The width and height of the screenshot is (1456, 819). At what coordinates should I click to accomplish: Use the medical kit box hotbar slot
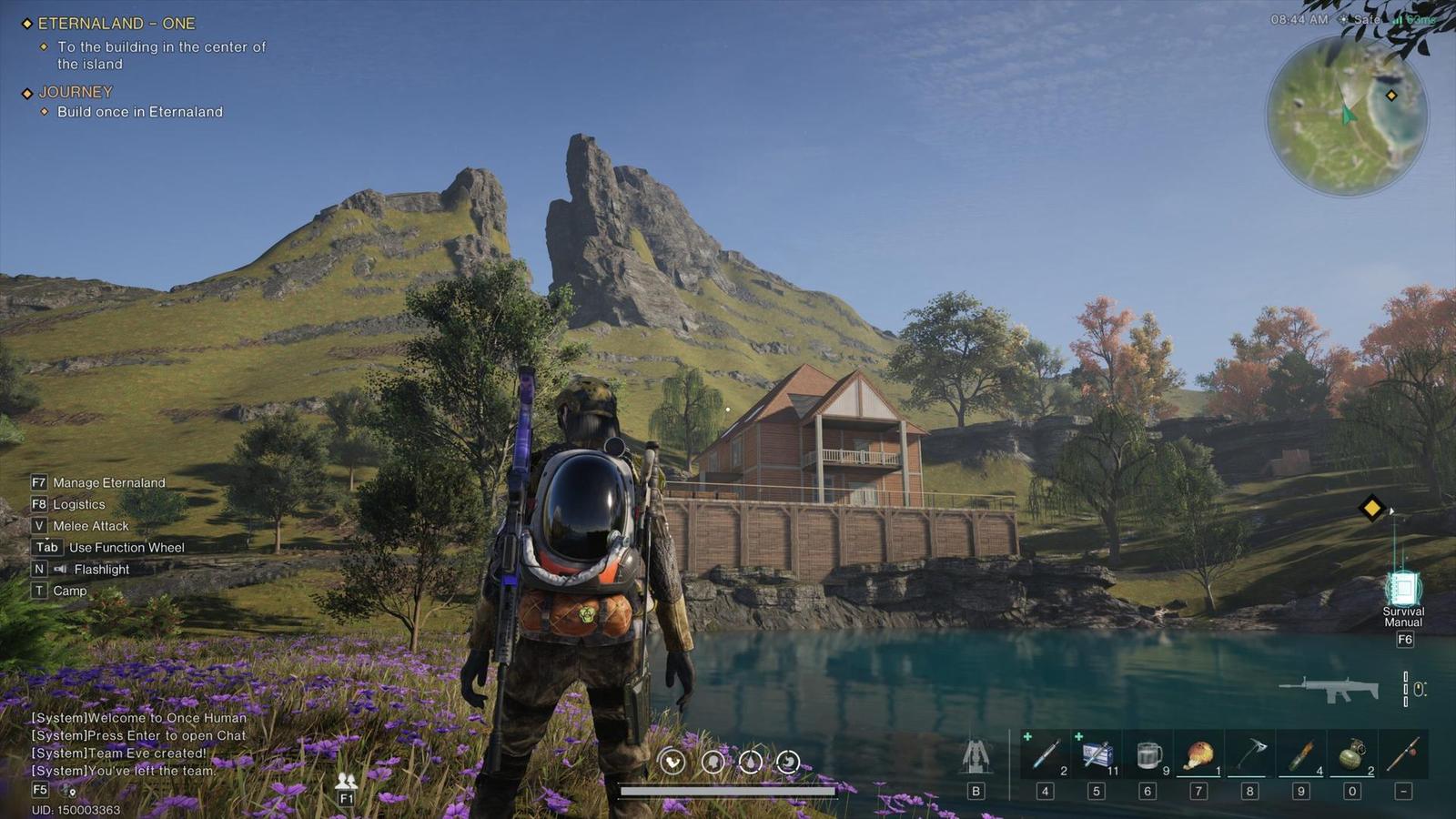(x=1097, y=754)
